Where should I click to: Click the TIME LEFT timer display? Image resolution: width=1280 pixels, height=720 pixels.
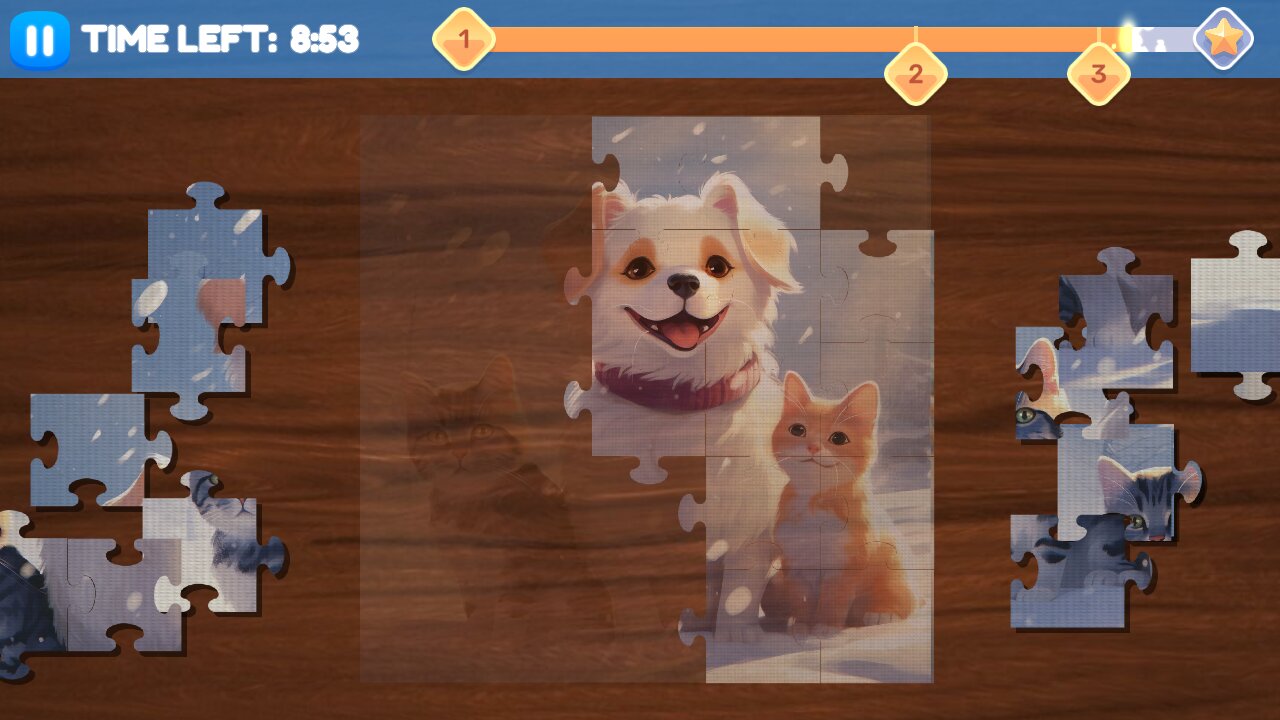[x=222, y=40]
